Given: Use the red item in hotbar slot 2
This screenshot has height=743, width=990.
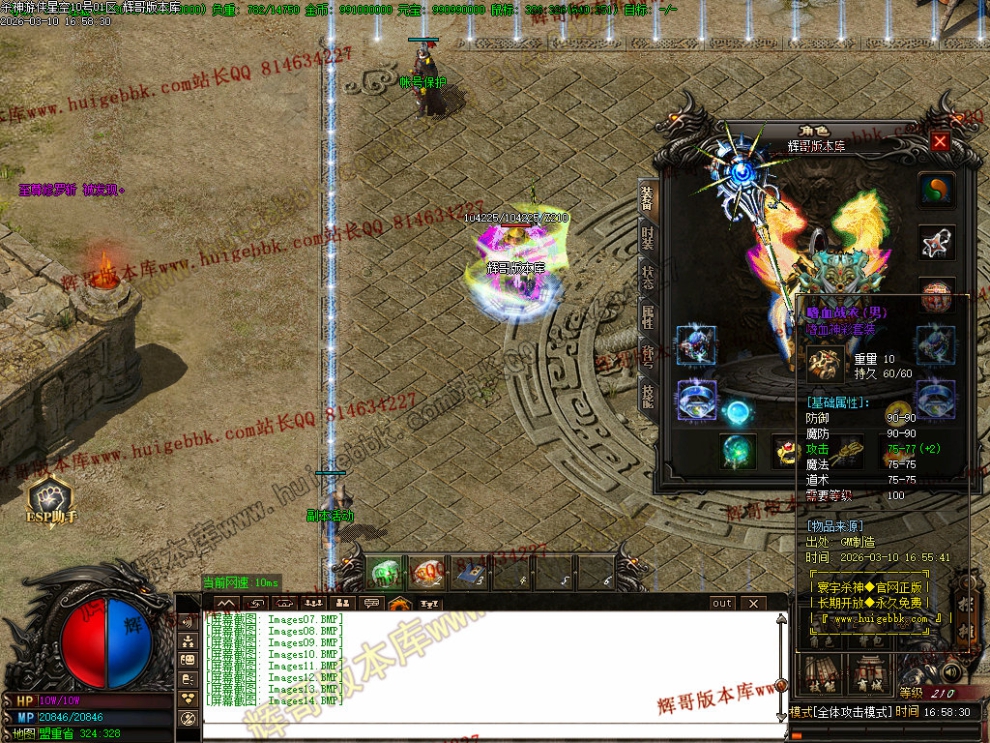Looking at the screenshot, I should tap(426, 572).
